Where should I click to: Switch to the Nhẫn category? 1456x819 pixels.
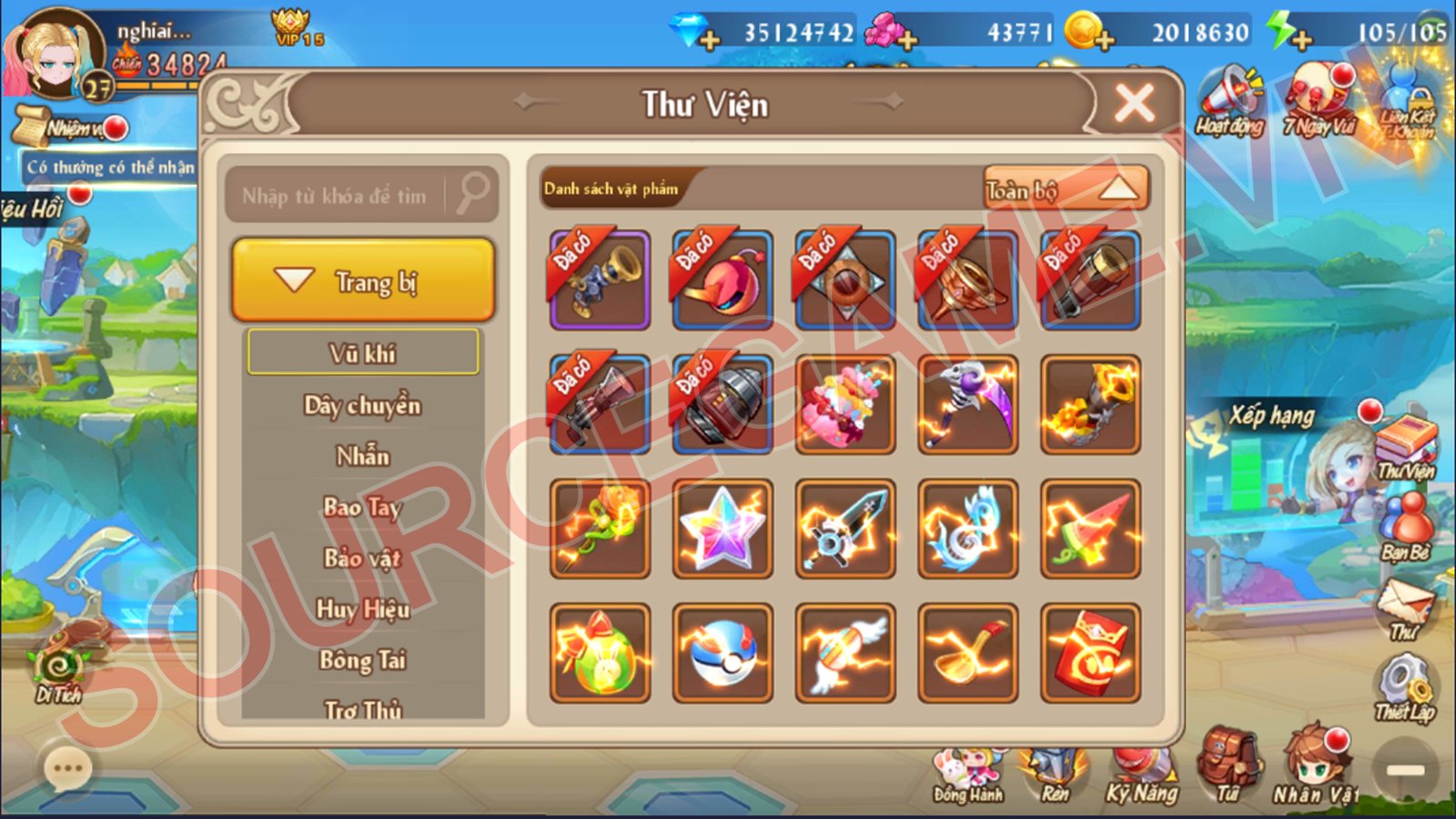coord(363,456)
